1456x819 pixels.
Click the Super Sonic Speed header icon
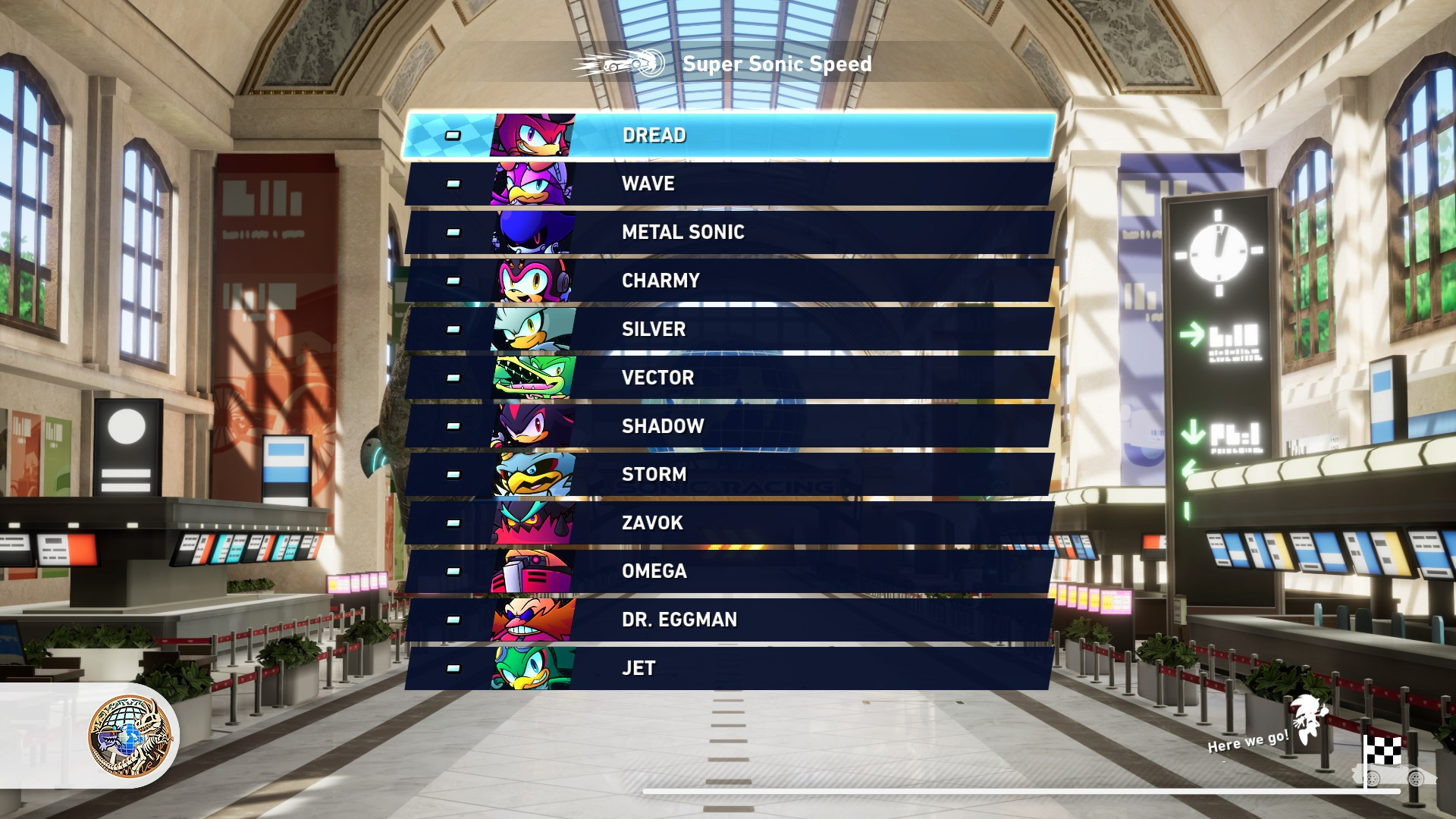pyautogui.click(x=622, y=64)
